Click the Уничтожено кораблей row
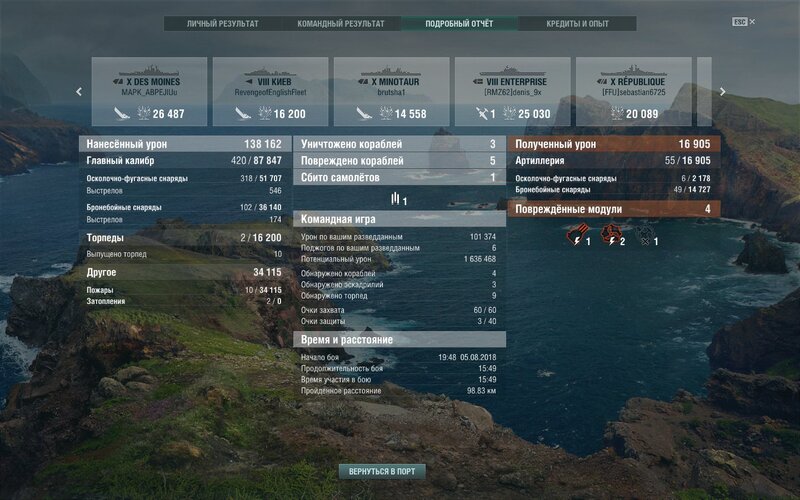 coord(399,144)
